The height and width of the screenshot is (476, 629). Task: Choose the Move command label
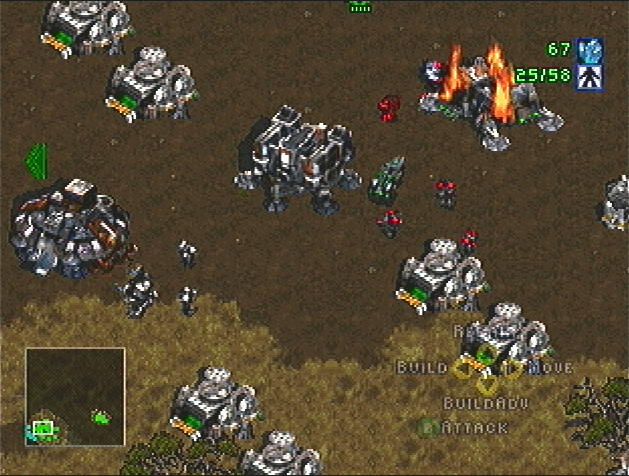(x=549, y=367)
